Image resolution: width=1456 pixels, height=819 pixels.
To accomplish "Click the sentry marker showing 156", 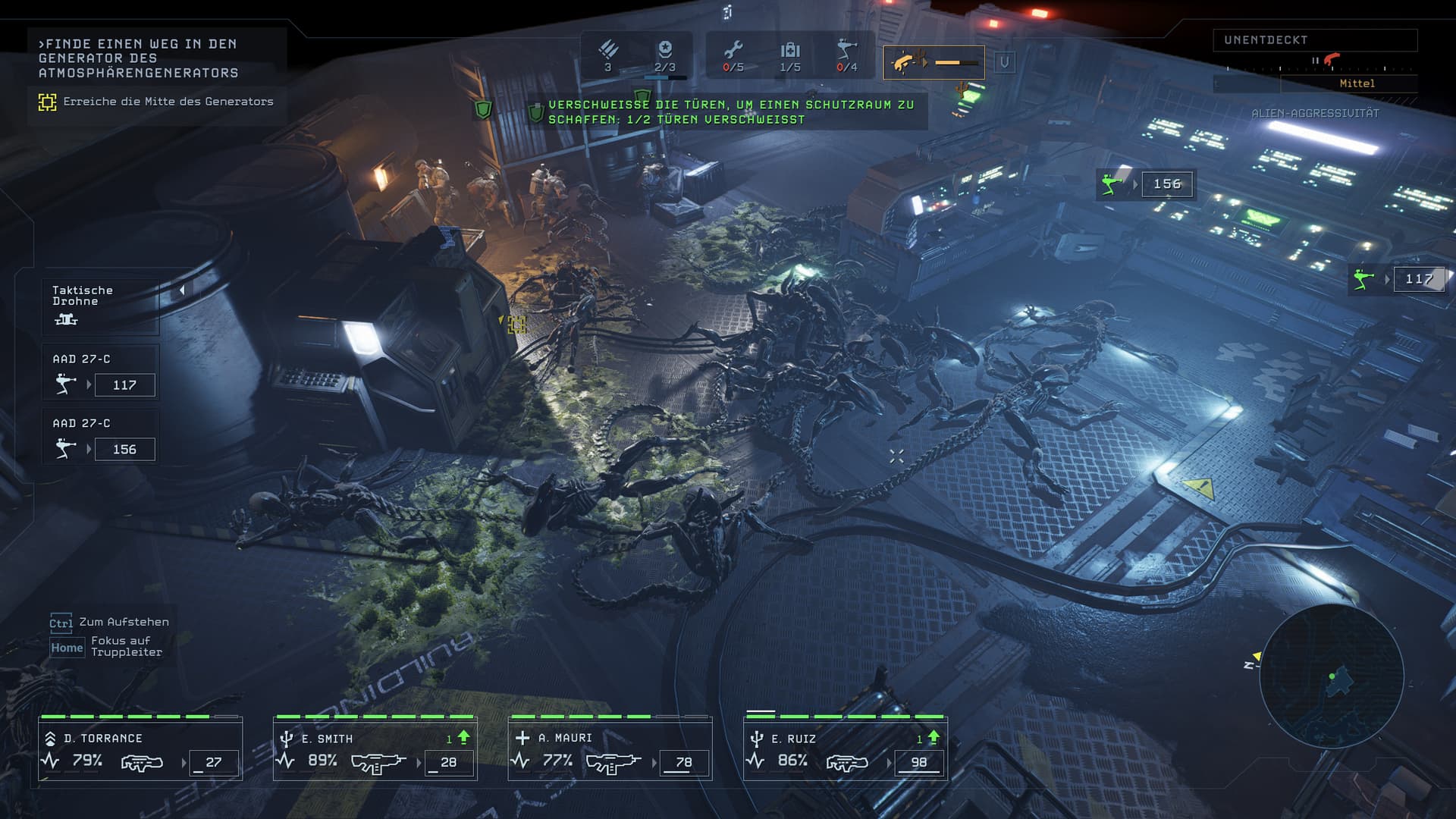I will point(1145,184).
